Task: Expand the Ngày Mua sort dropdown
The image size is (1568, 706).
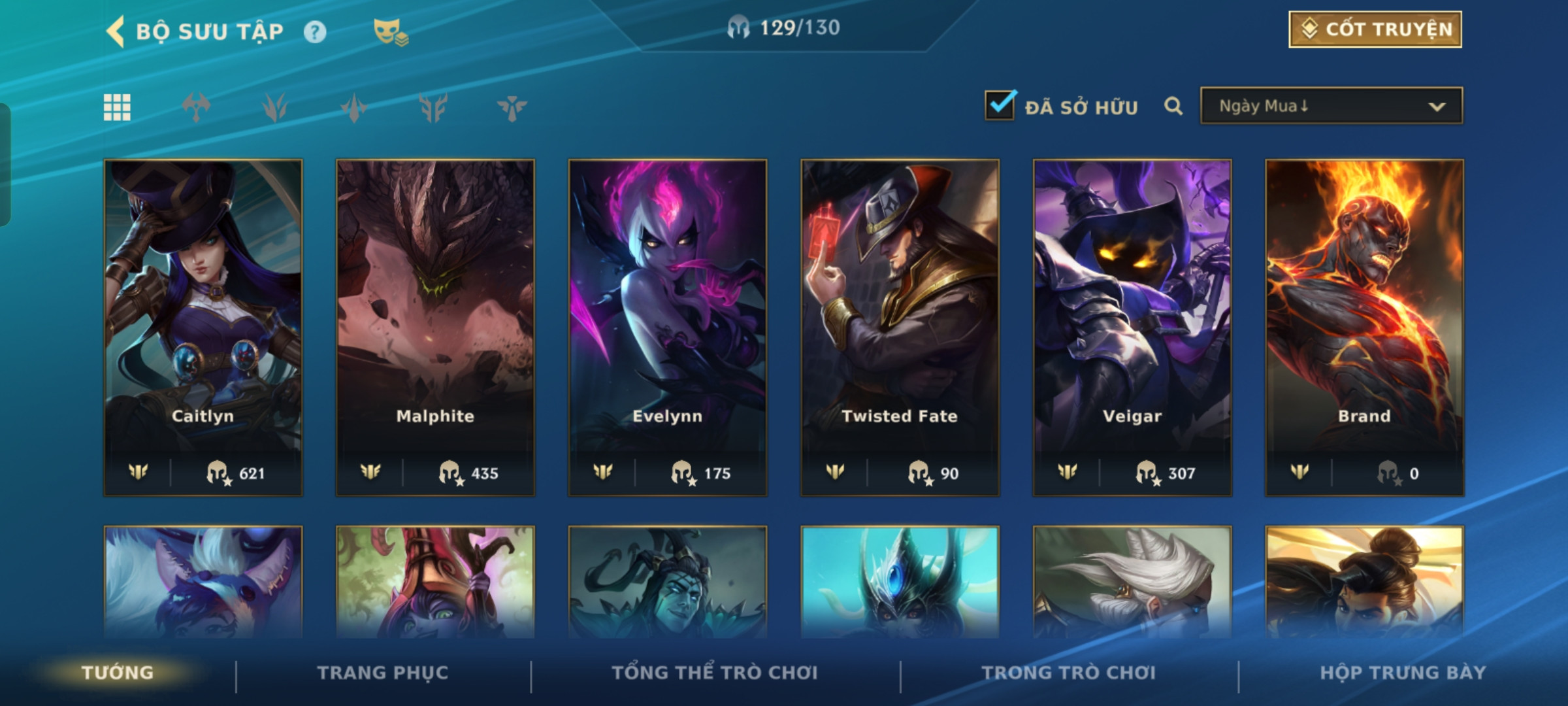Action: click(x=1331, y=106)
